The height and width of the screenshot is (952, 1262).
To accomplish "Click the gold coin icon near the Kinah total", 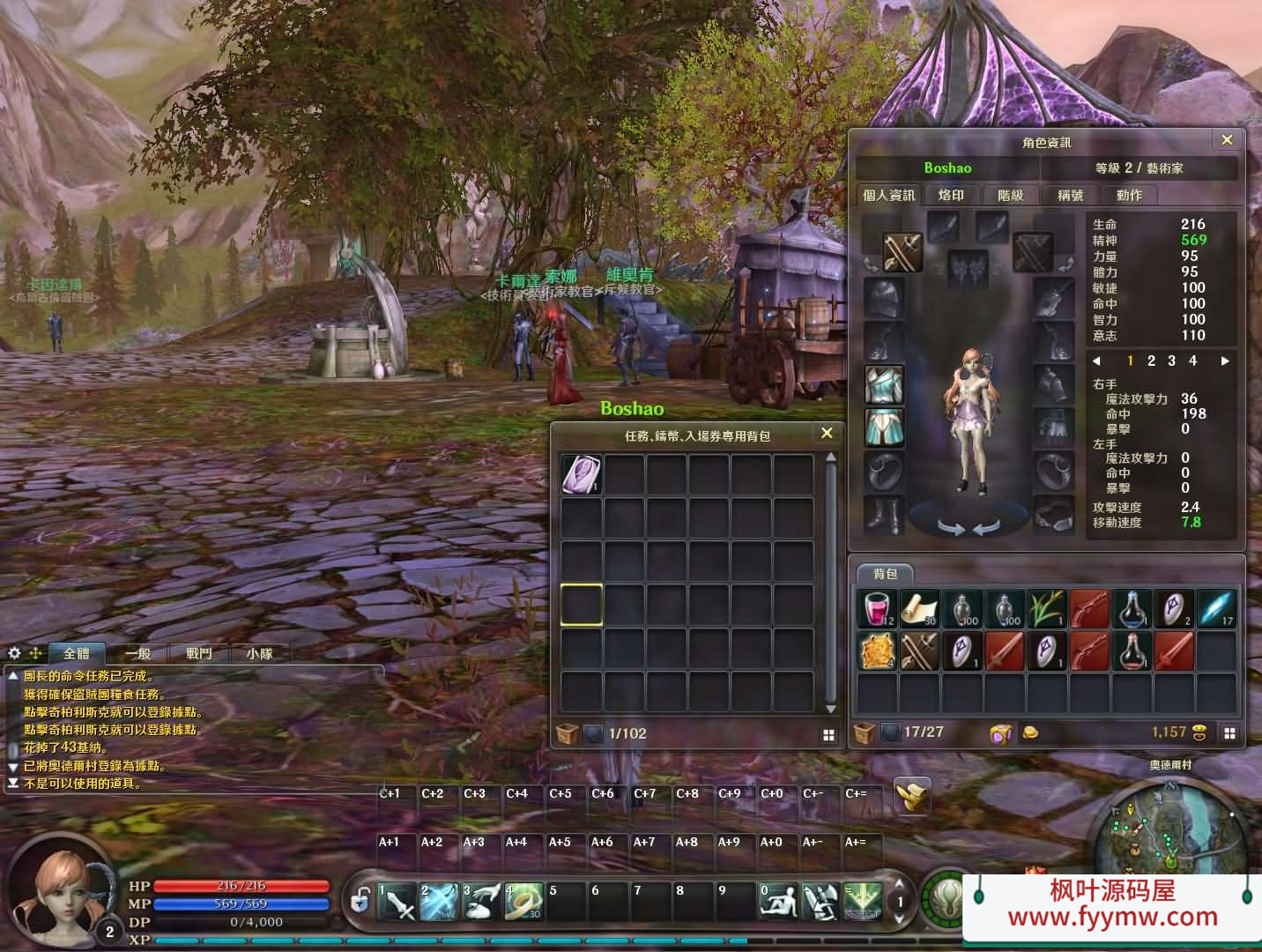I will 1028,733.
